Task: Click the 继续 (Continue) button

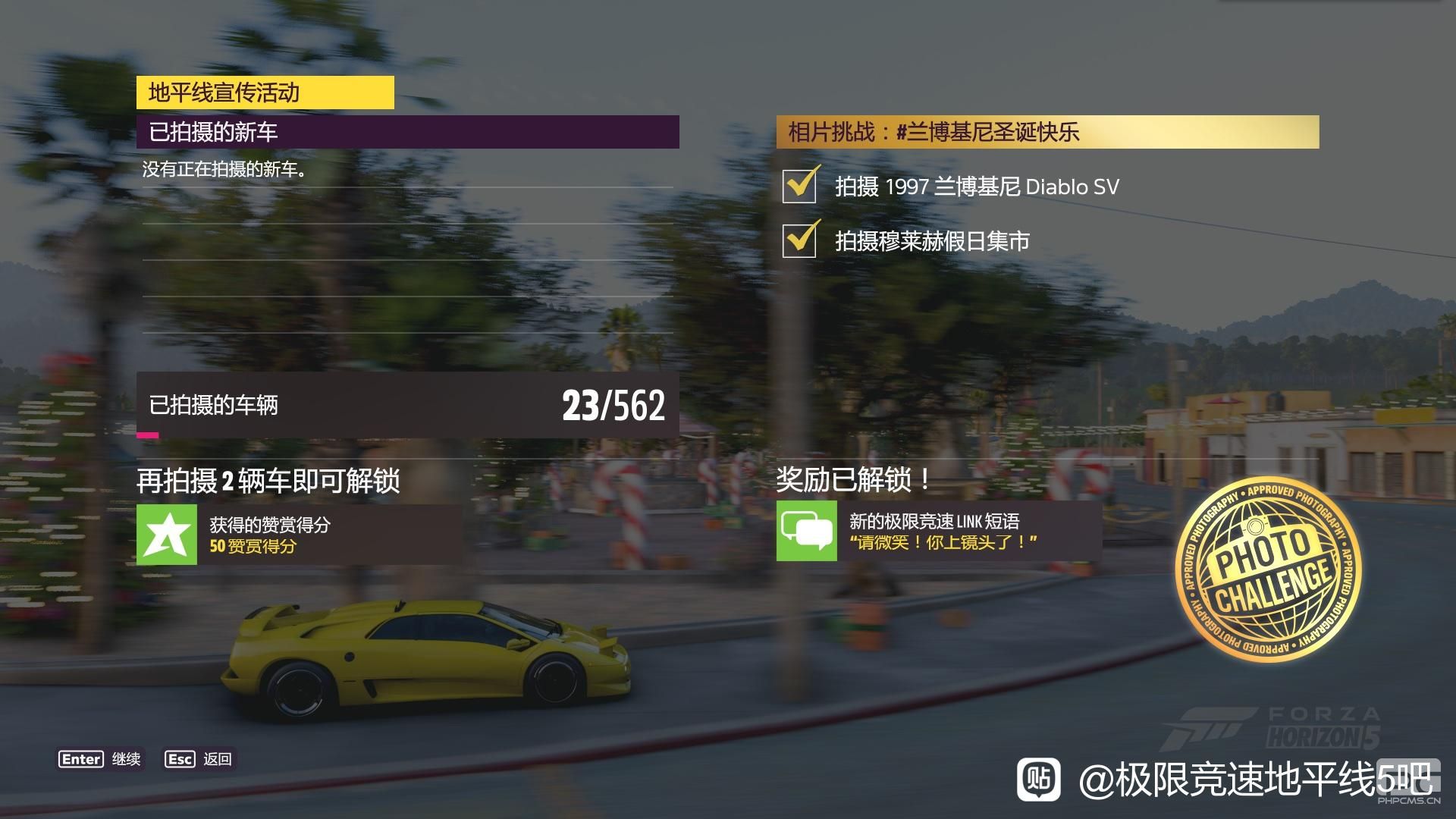Action: [100, 759]
